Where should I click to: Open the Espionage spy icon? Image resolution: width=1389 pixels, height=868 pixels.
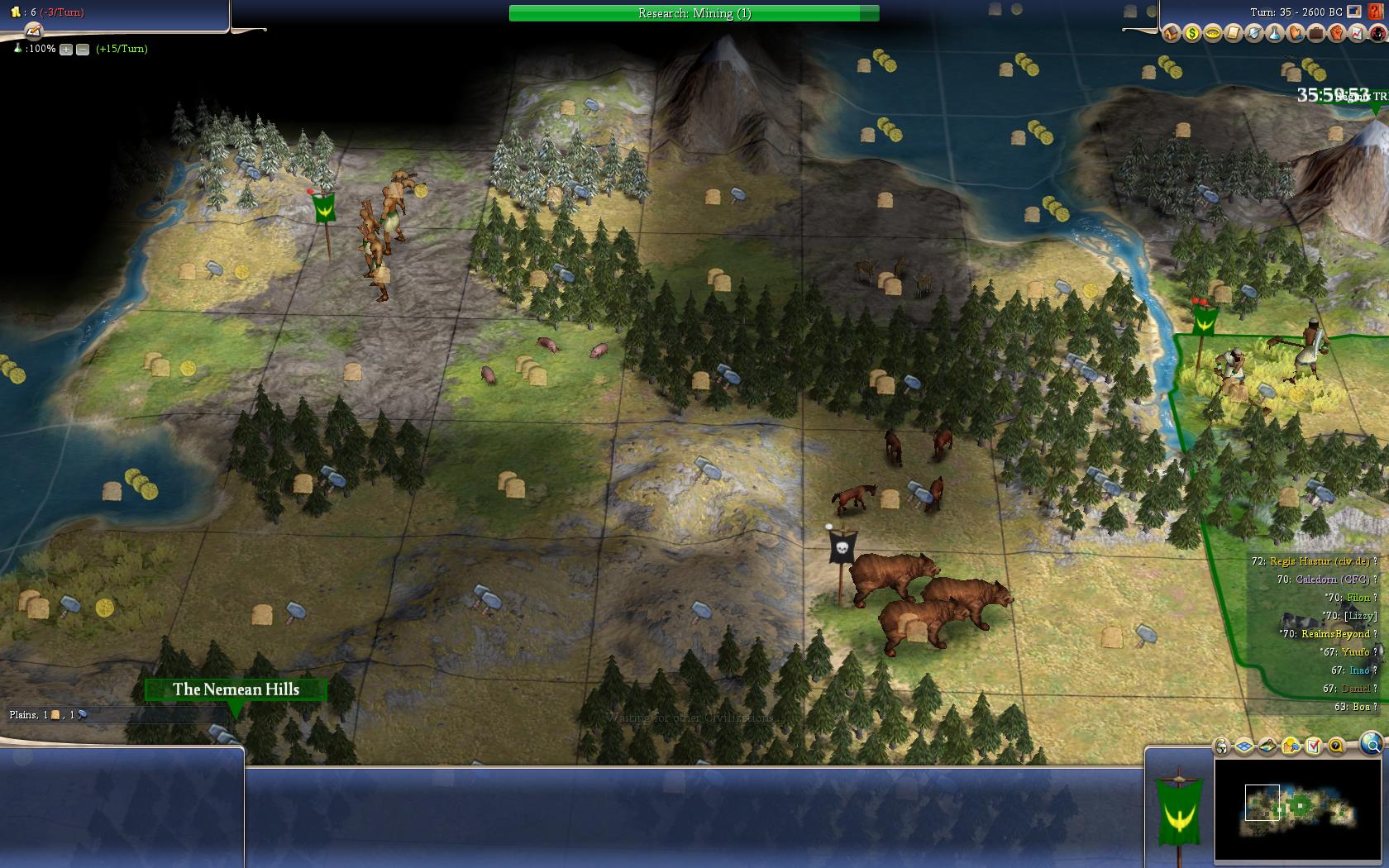(1377, 33)
